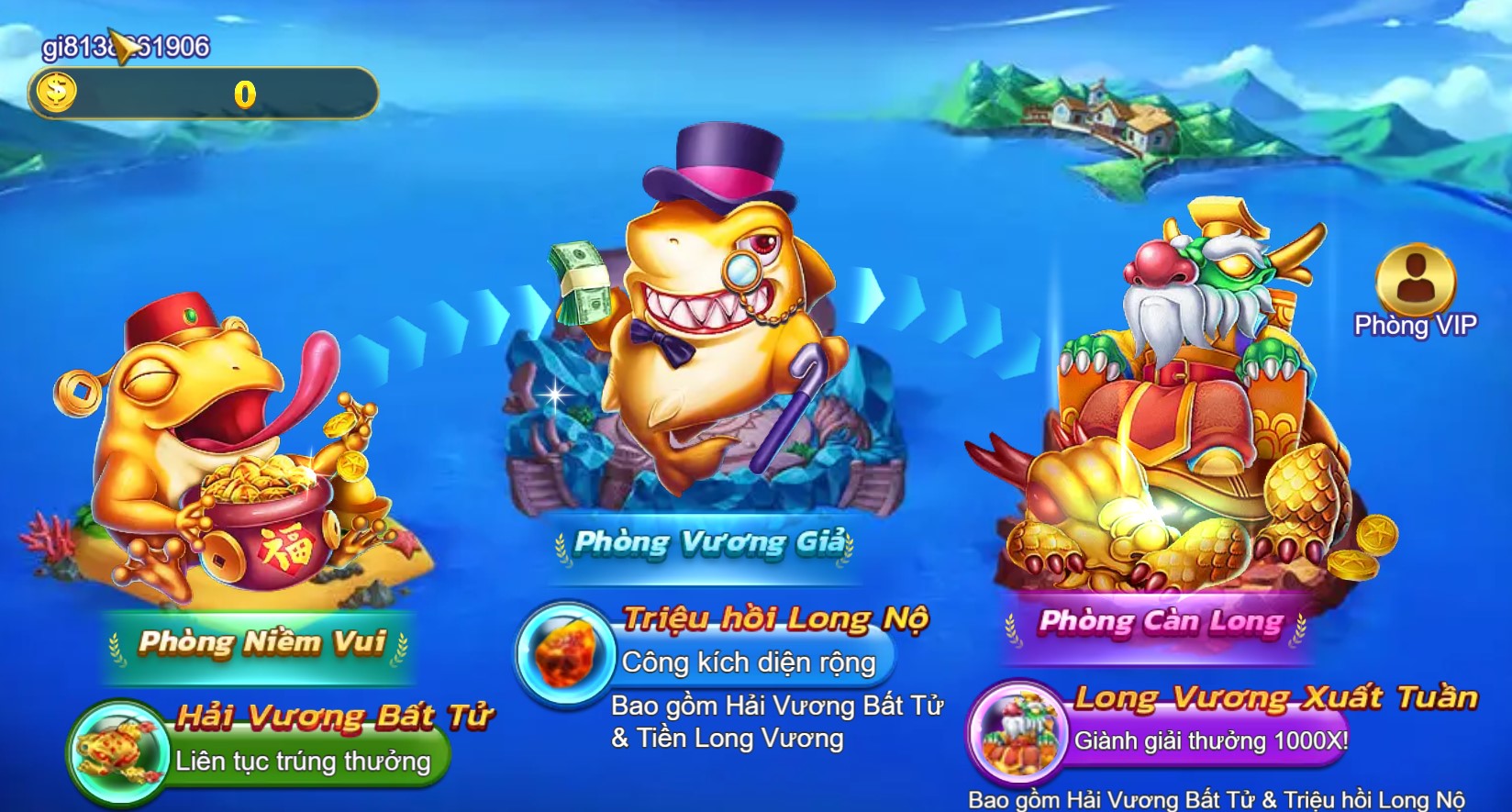Click the coin balance showing 0
Screen dimensions: 1512x812
click(x=243, y=92)
